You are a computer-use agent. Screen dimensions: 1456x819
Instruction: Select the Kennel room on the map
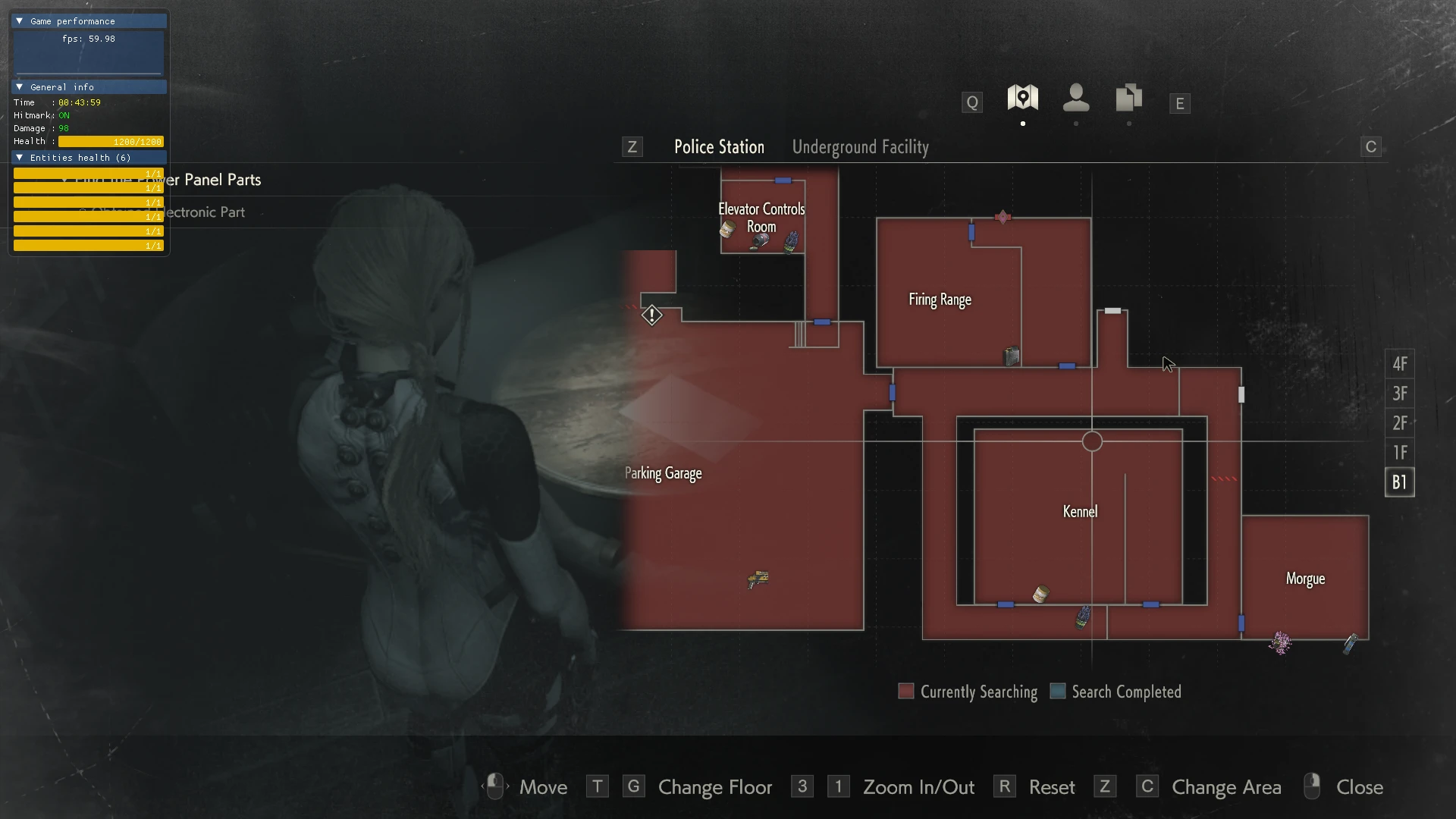point(1080,512)
